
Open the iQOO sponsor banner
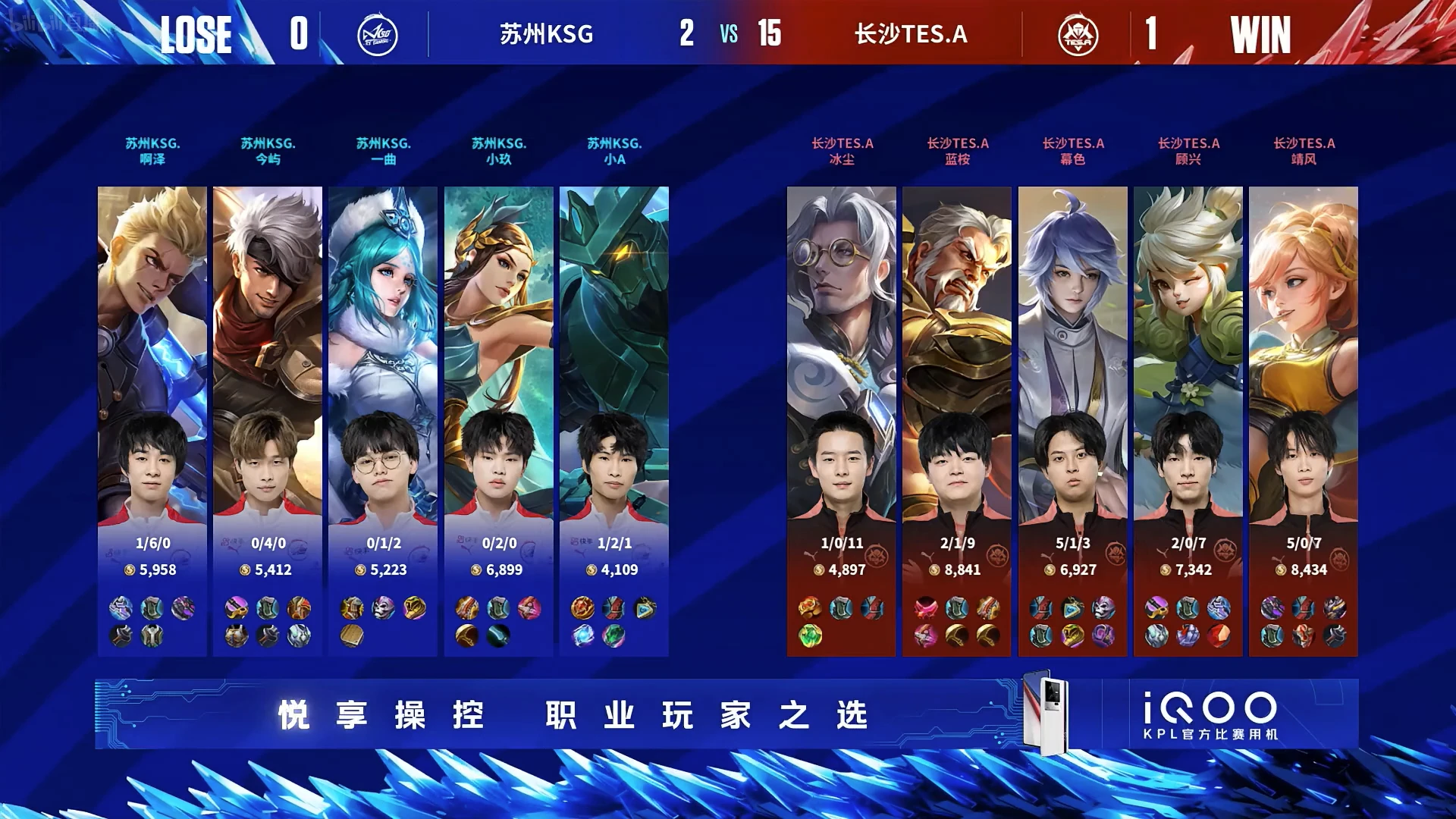726,714
